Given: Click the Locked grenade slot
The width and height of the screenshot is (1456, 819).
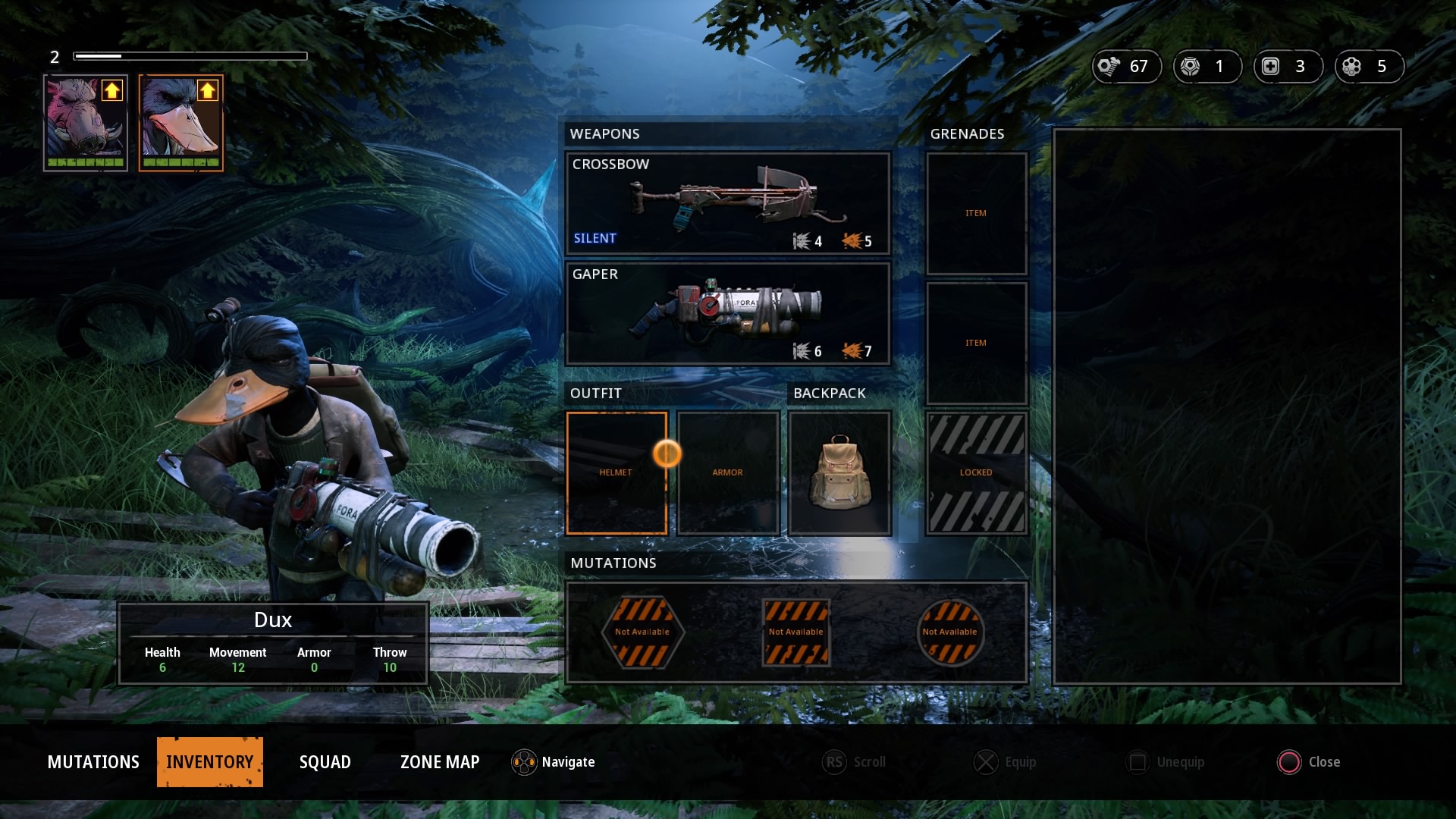Looking at the screenshot, I should (977, 473).
